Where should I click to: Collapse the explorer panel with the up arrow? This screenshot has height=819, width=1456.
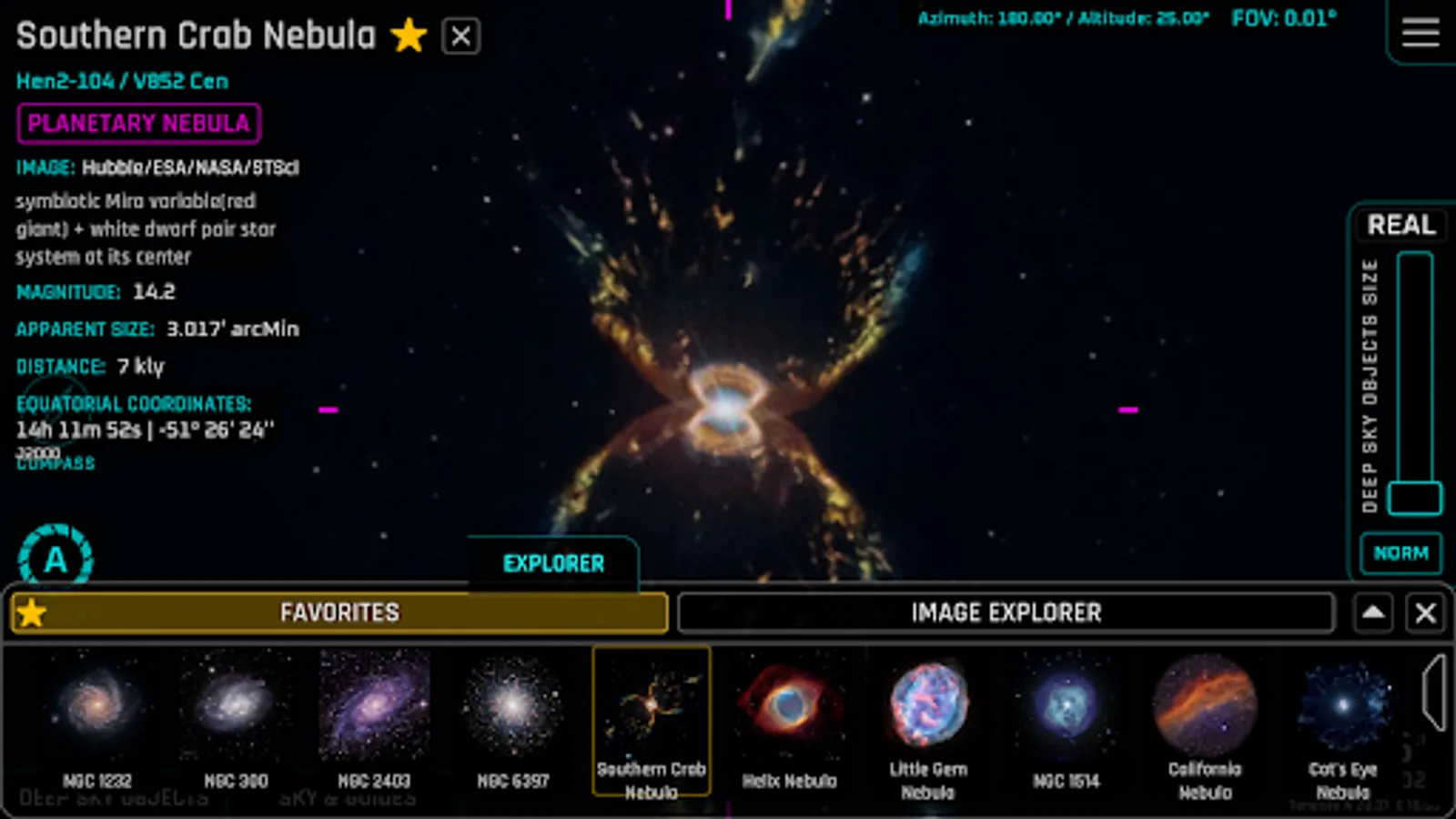coord(1374,612)
